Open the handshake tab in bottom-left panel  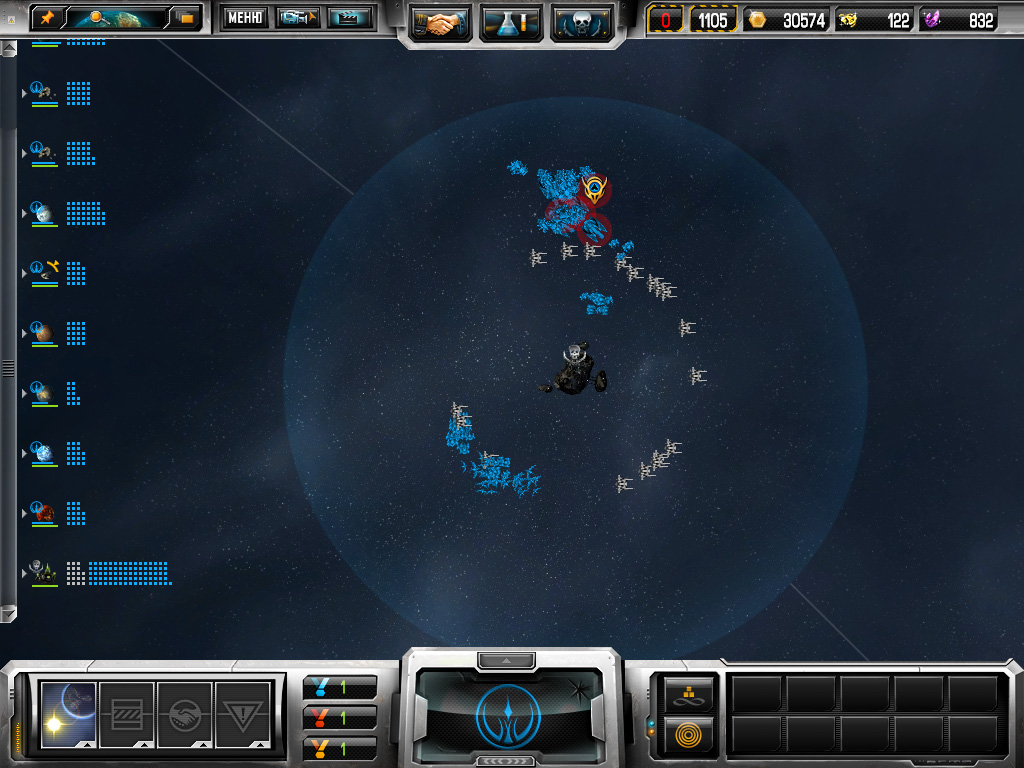(x=185, y=714)
